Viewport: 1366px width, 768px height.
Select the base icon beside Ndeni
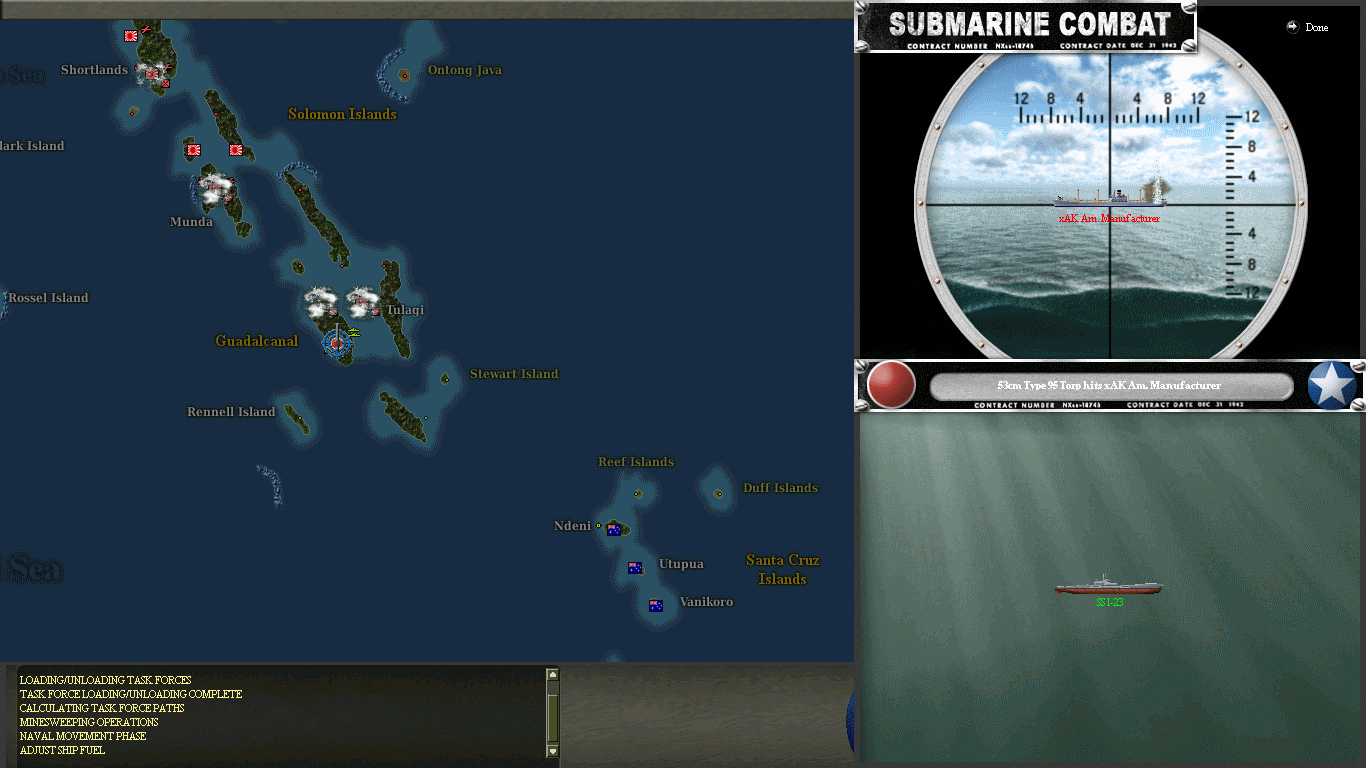click(x=598, y=525)
